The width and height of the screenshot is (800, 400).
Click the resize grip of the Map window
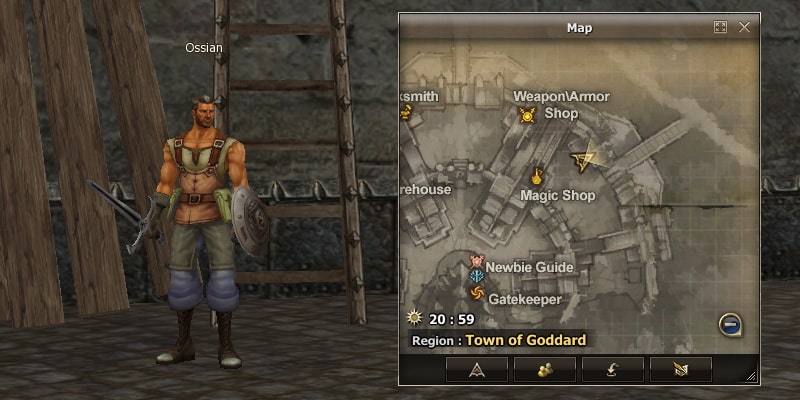click(x=752, y=377)
